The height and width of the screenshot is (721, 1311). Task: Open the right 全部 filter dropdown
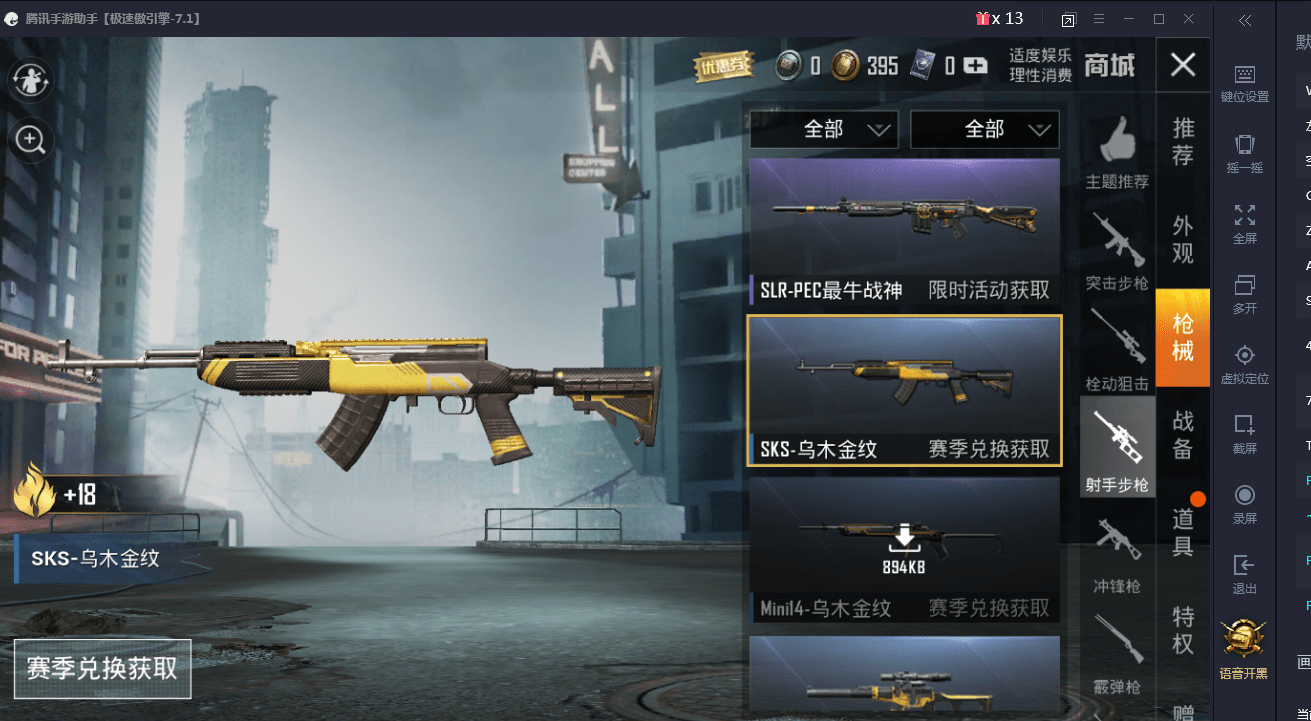point(984,129)
